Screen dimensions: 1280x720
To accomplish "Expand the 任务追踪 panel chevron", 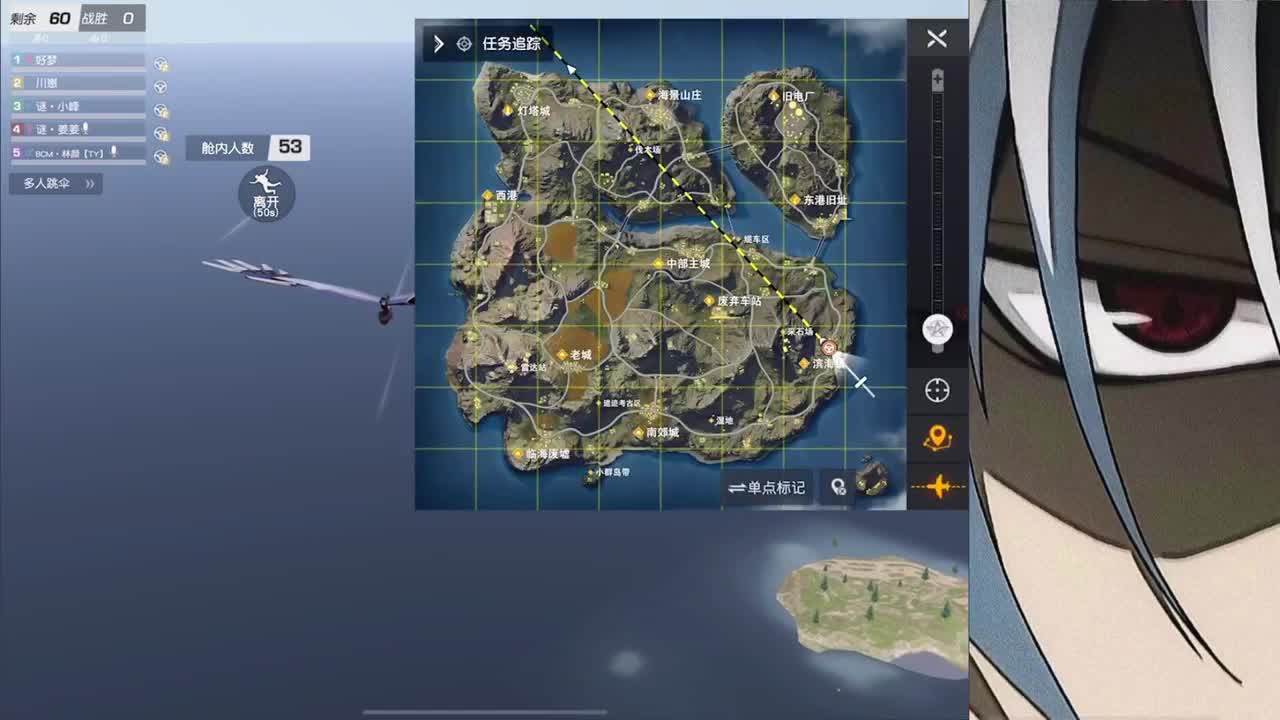I will [x=438, y=43].
